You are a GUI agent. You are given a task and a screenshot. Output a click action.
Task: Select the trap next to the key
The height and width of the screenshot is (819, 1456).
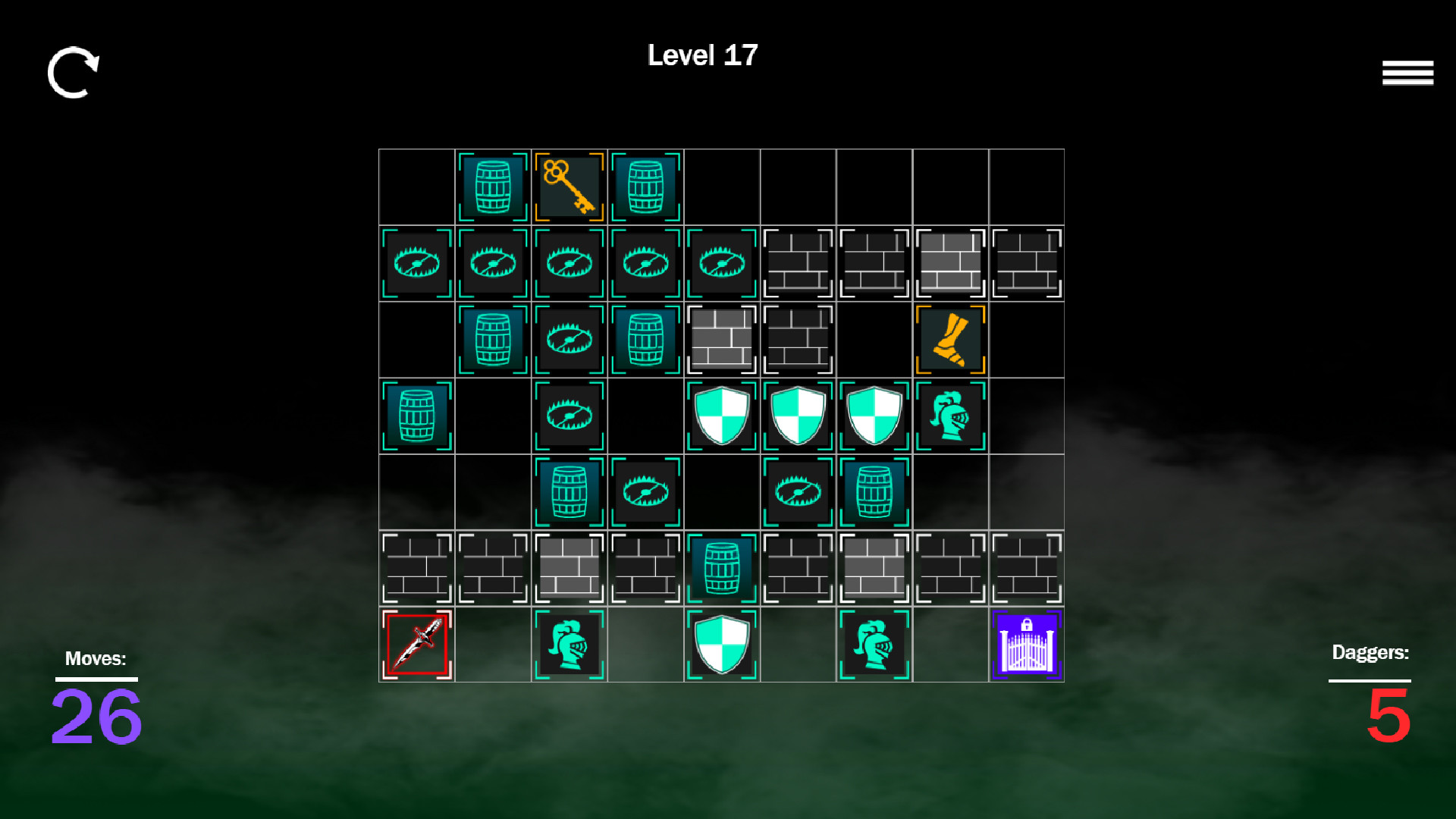[x=570, y=262]
